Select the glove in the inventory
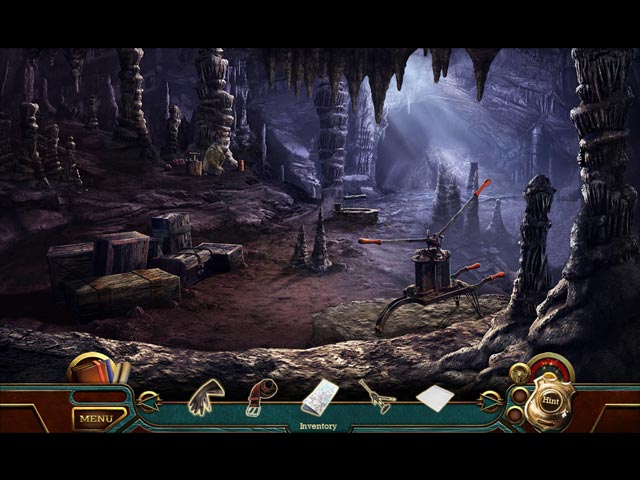Image resolution: width=640 pixels, height=480 pixels. pos(207,396)
